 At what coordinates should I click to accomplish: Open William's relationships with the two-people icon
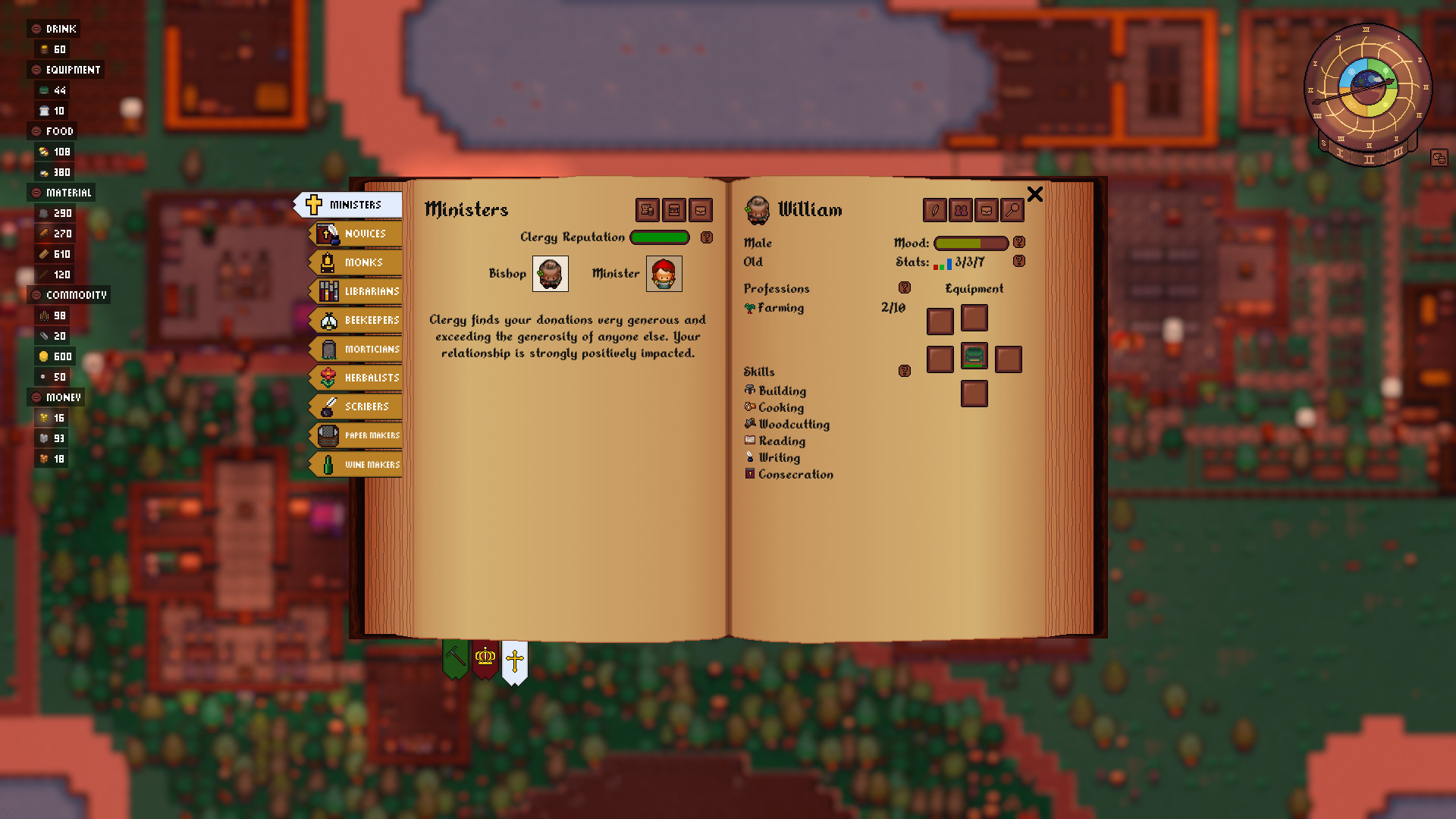pyautogui.click(x=961, y=210)
